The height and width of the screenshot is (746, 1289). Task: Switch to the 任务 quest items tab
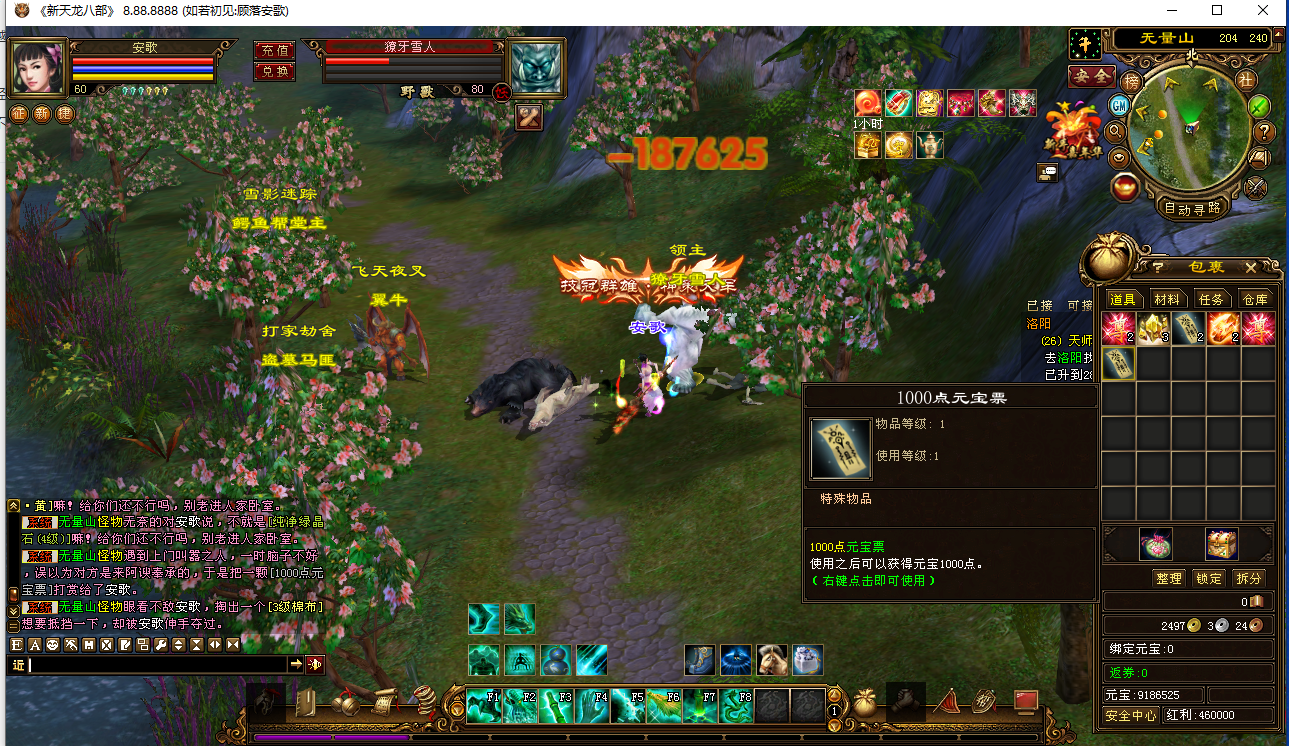(1211, 299)
